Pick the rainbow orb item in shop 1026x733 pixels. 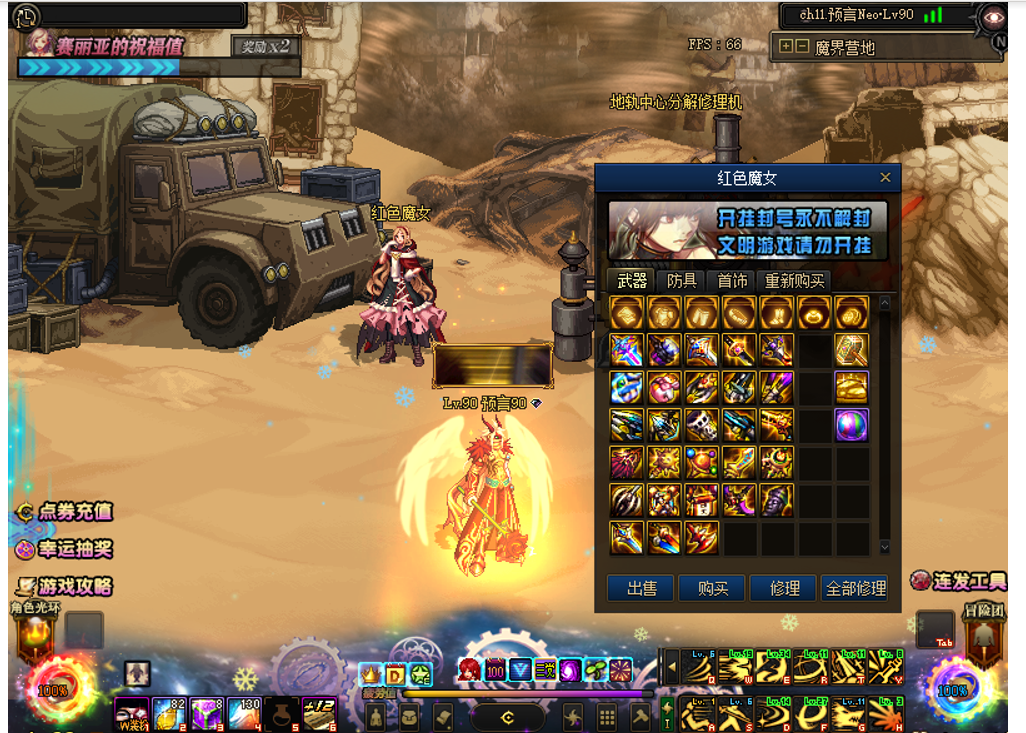[851, 425]
